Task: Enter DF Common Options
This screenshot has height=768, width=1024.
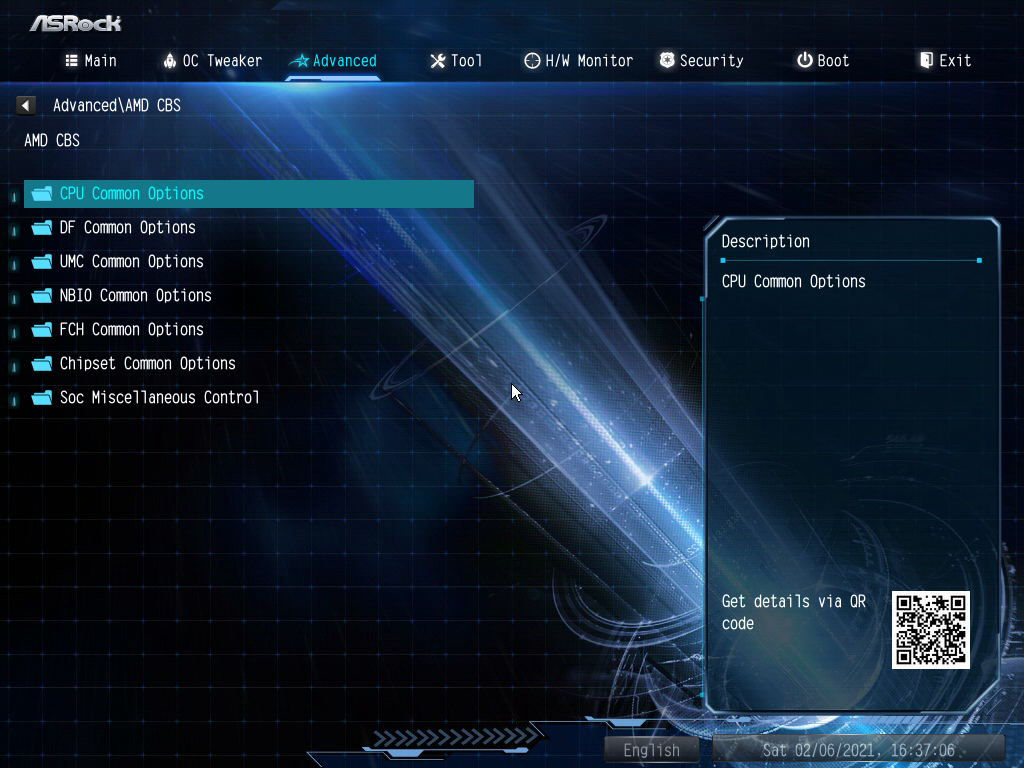Action: pos(127,228)
